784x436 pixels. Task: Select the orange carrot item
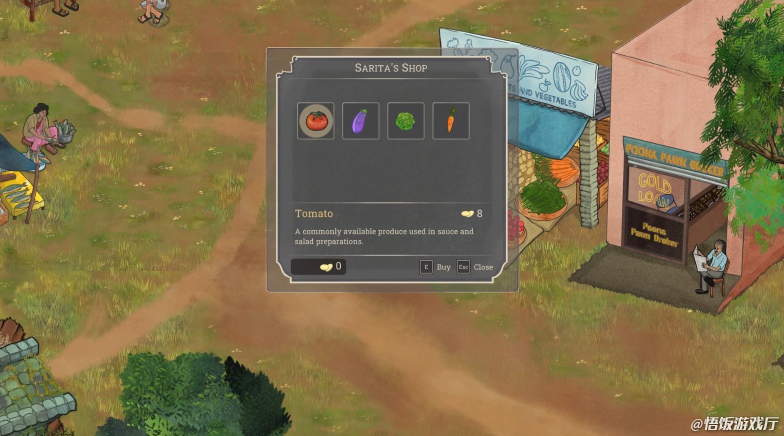tap(450, 121)
